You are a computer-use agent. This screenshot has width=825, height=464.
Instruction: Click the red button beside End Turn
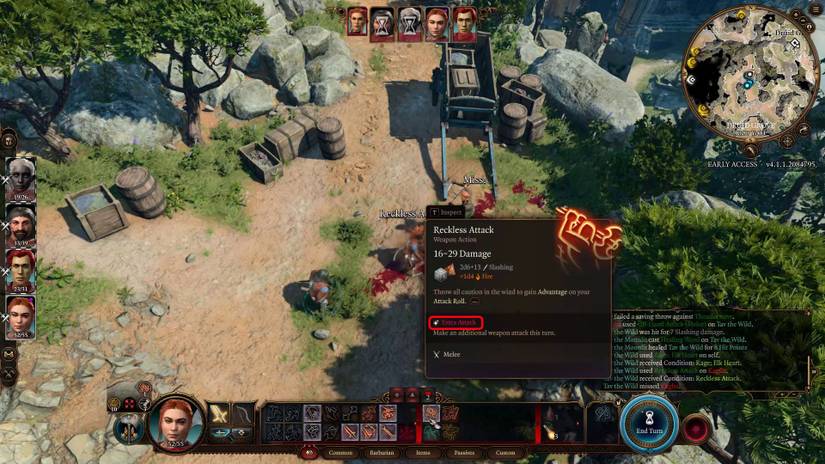click(695, 427)
